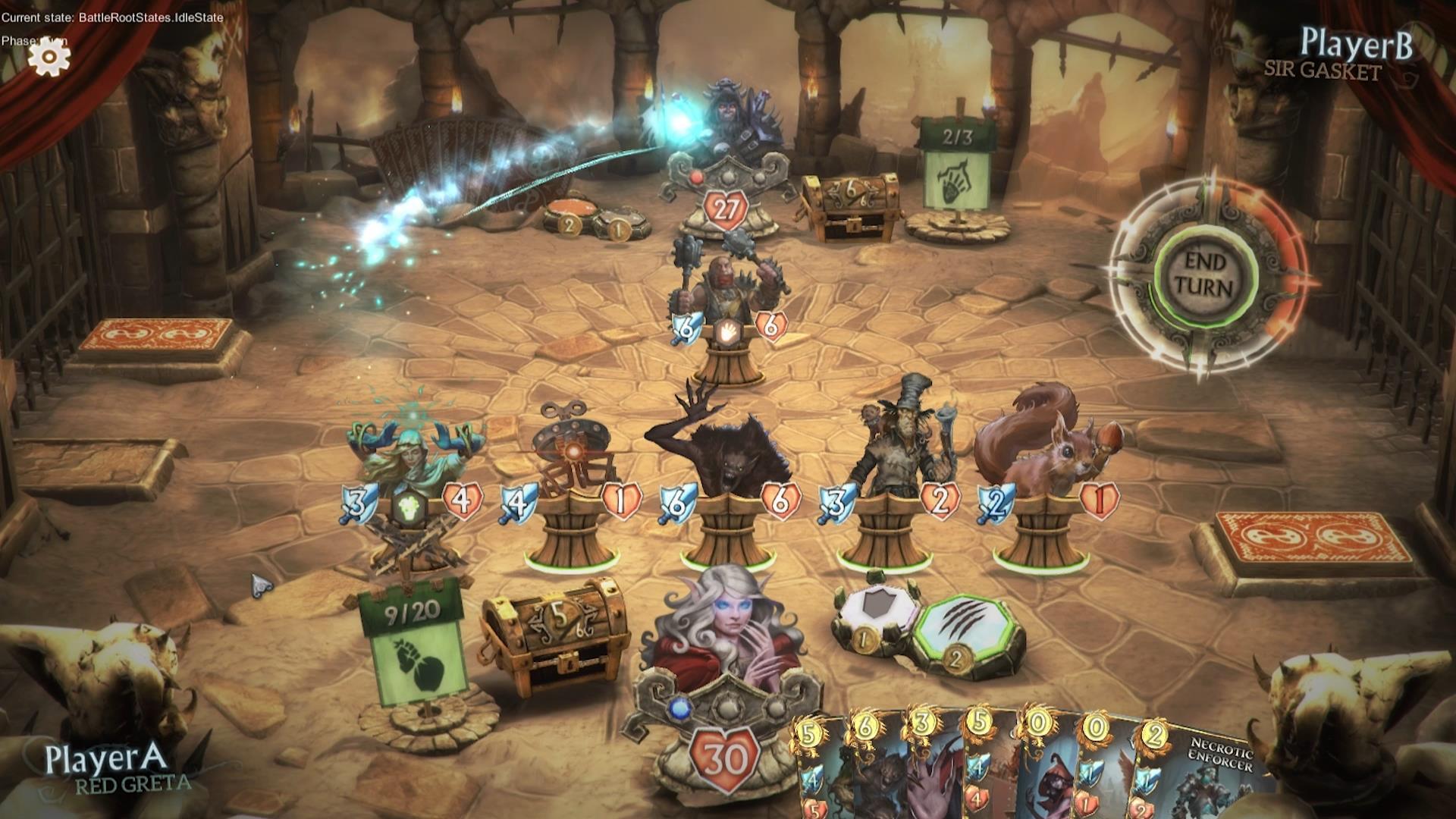Inspect the enemy's 2/3 paw banner

pos(956,165)
